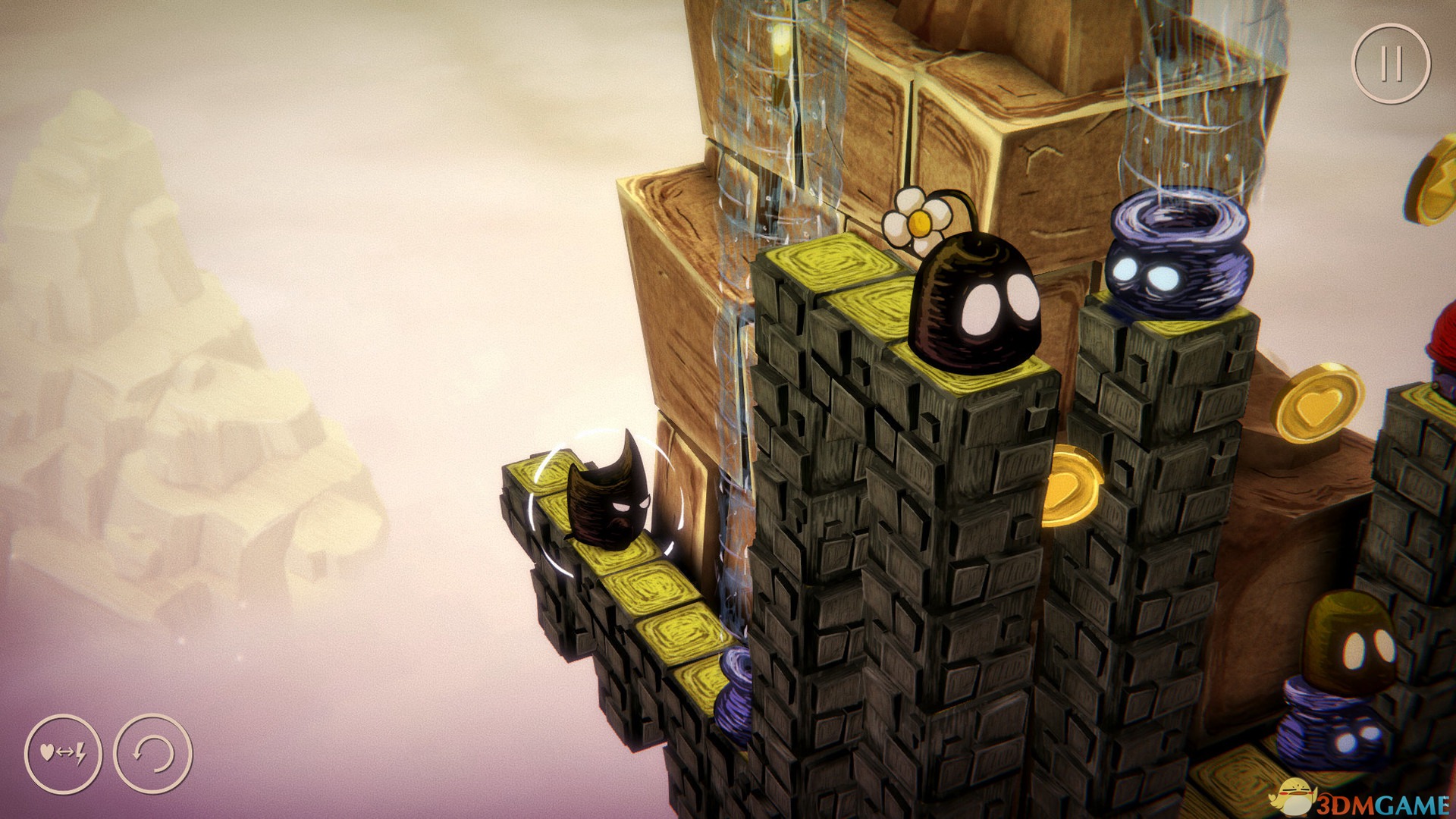Toggle the heart and lightning swap button

click(63, 753)
